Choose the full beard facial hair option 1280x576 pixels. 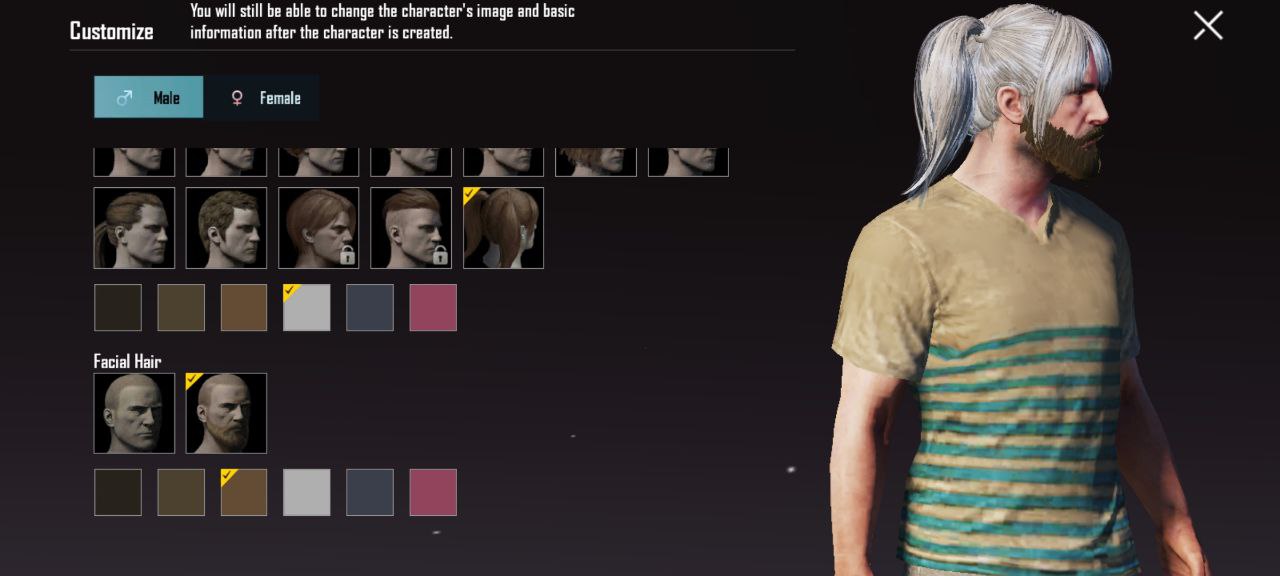click(226, 413)
